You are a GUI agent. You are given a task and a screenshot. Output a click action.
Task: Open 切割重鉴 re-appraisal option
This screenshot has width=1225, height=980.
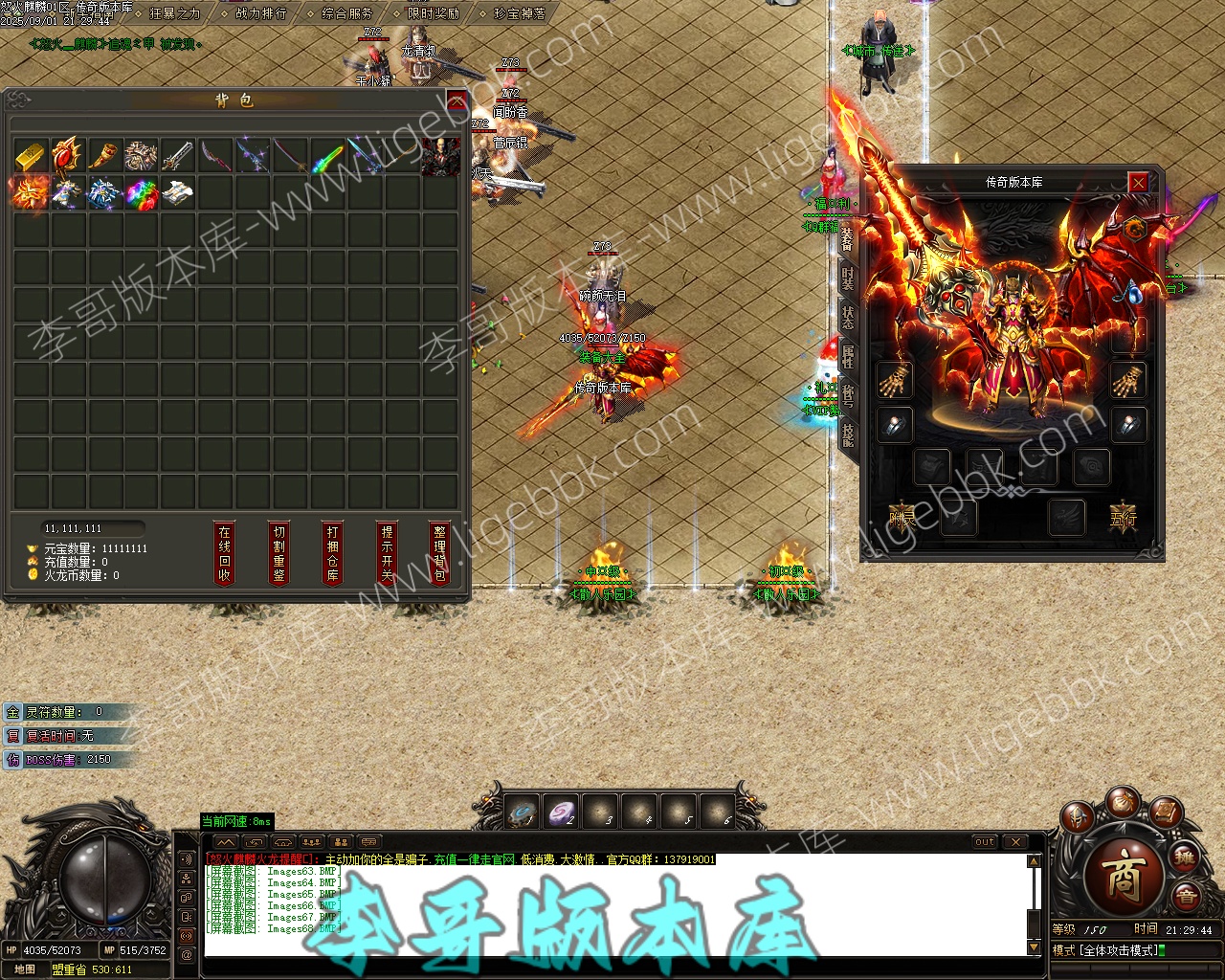click(278, 553)
